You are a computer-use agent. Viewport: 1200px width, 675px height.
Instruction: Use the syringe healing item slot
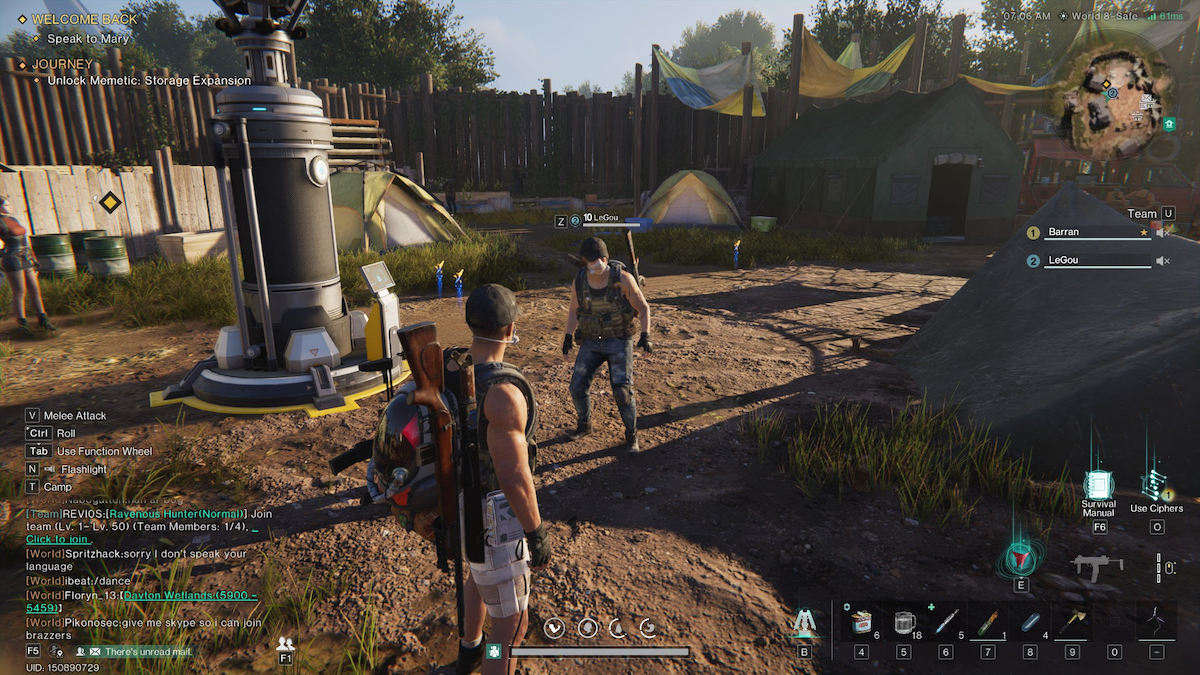[x=946, y=622]
